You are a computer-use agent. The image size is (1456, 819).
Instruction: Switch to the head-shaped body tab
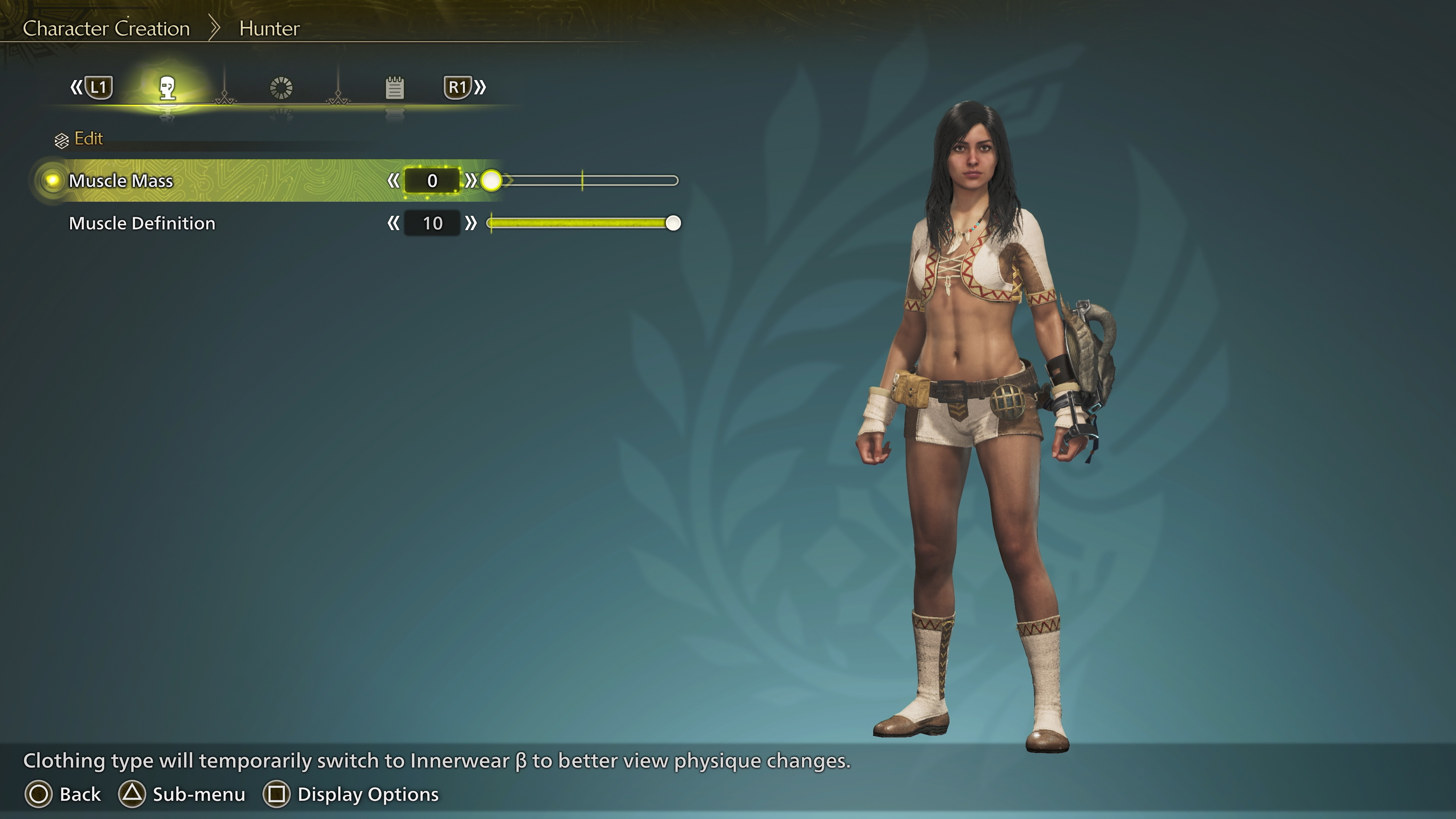pos(167,88)
